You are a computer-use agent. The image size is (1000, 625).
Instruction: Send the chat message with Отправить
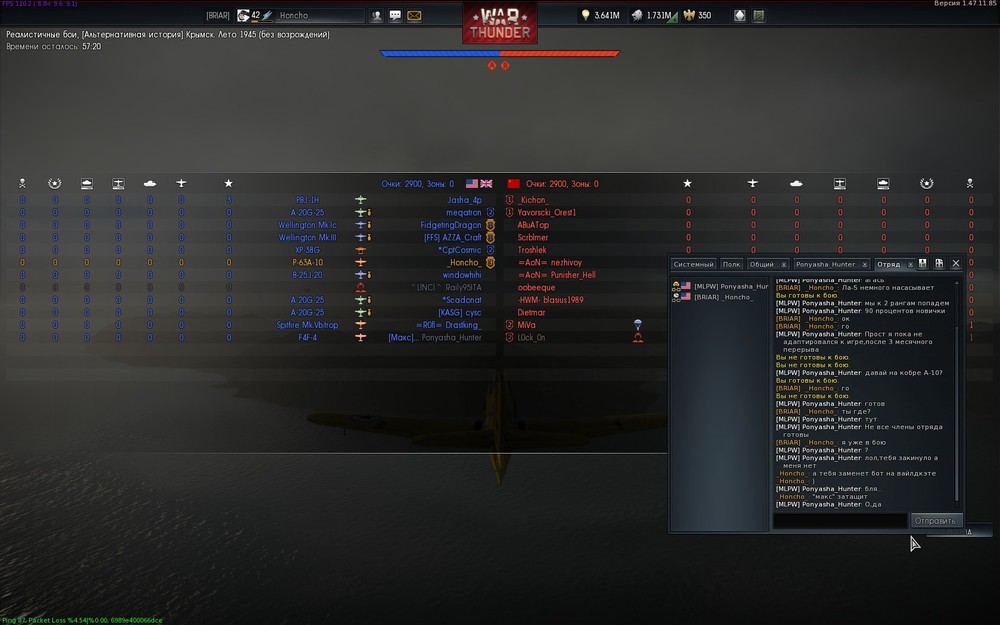tap(936, 521)
